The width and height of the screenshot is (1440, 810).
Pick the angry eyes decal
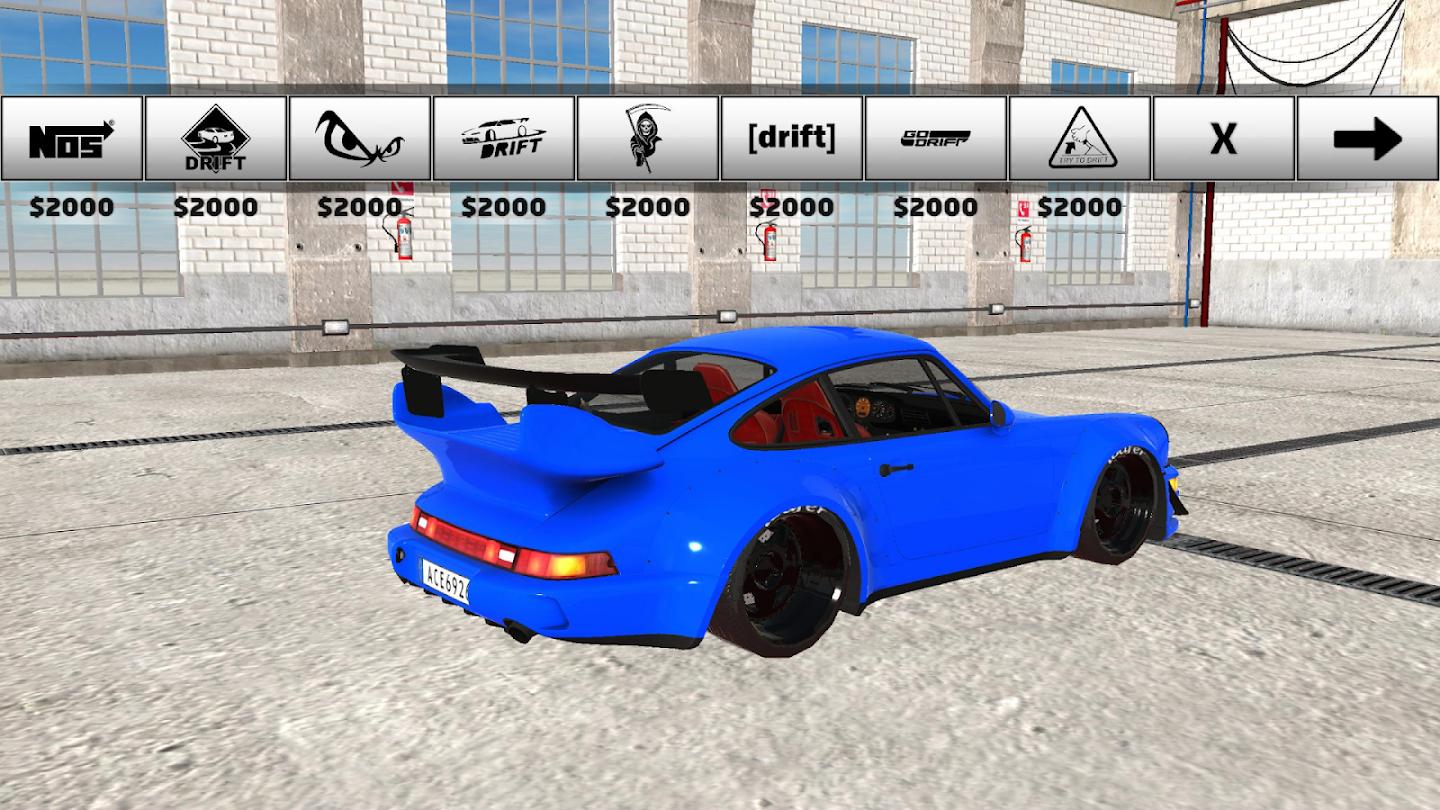360,138
